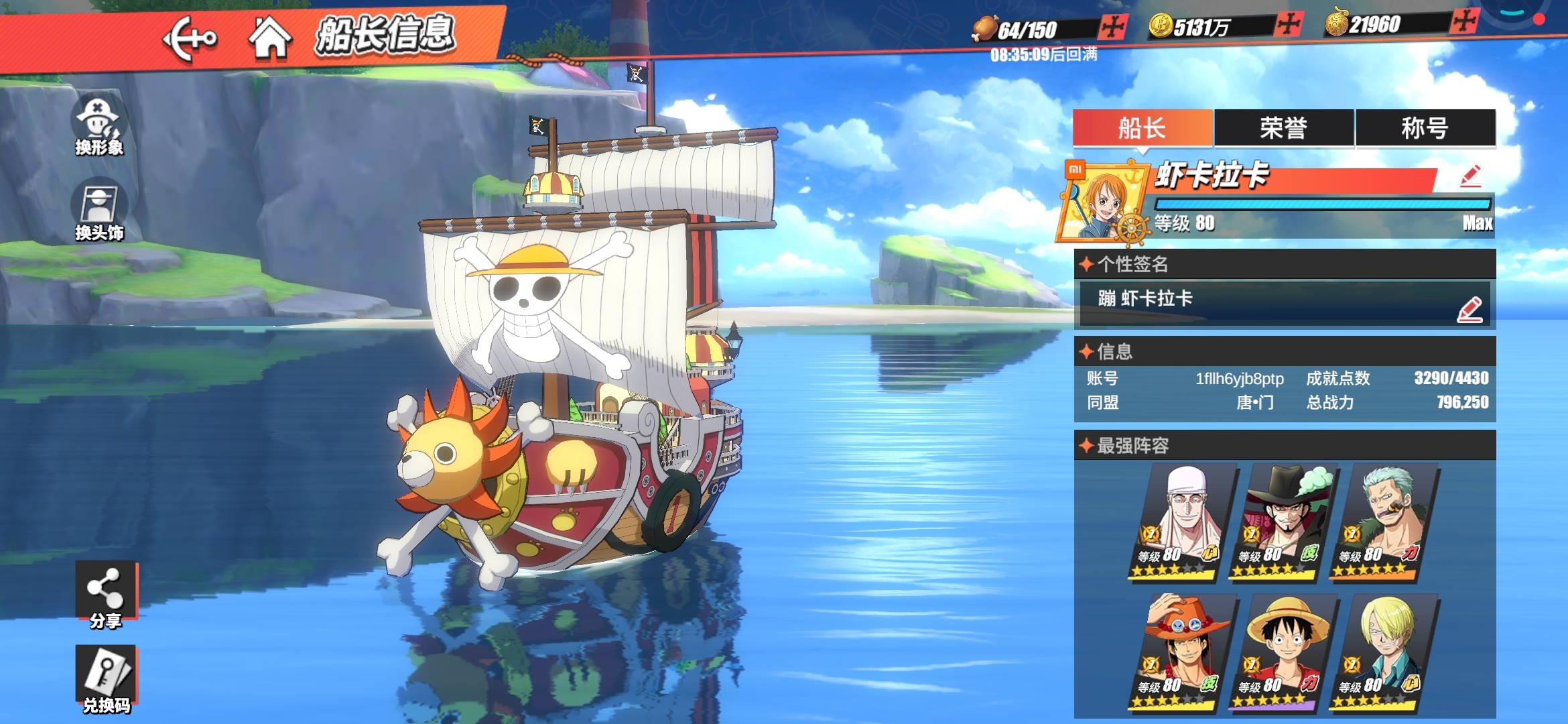The image size is (1568, 724).
Task: Go back with the anchor arrow button
Action: point(190,39)
